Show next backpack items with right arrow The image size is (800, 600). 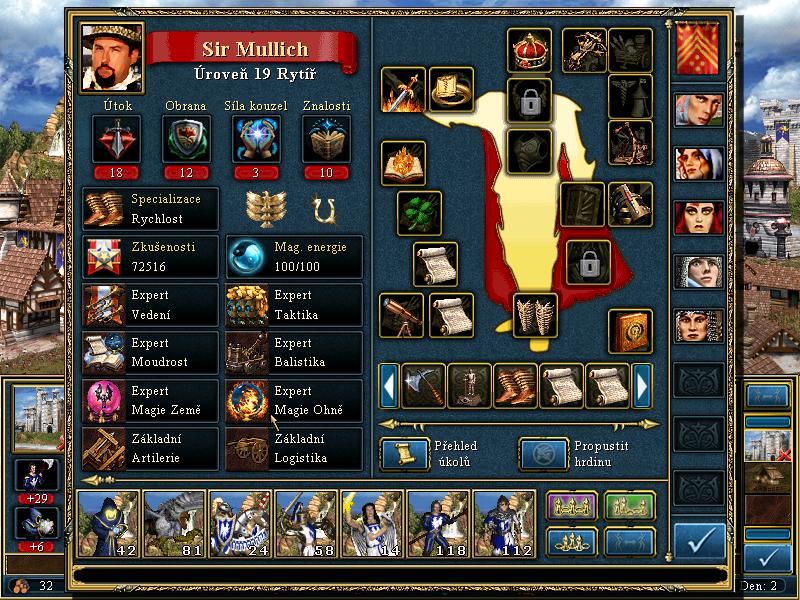(x=643, y=385)
